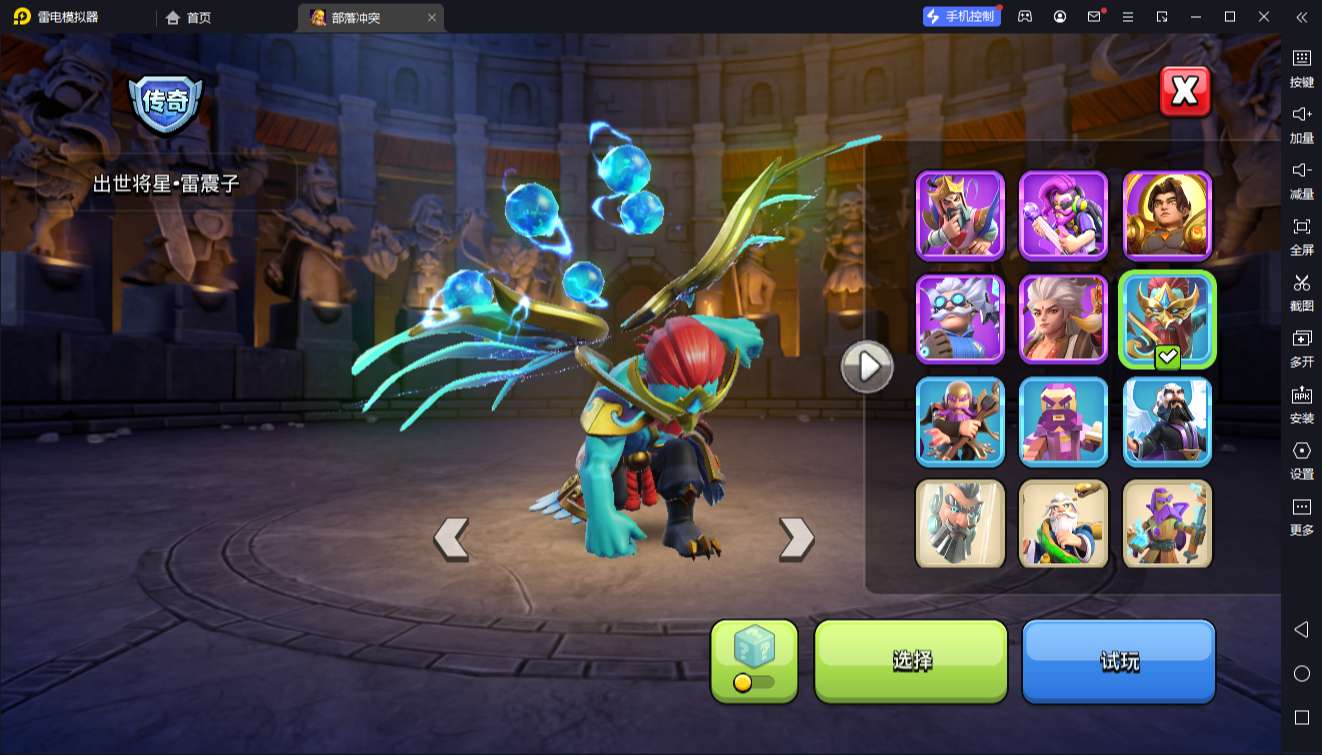Screen dimensions: 1322x755
Task: Pick the silver ice statue skin thumbnail
Action: pyautogui.click(x=960, y=524)
